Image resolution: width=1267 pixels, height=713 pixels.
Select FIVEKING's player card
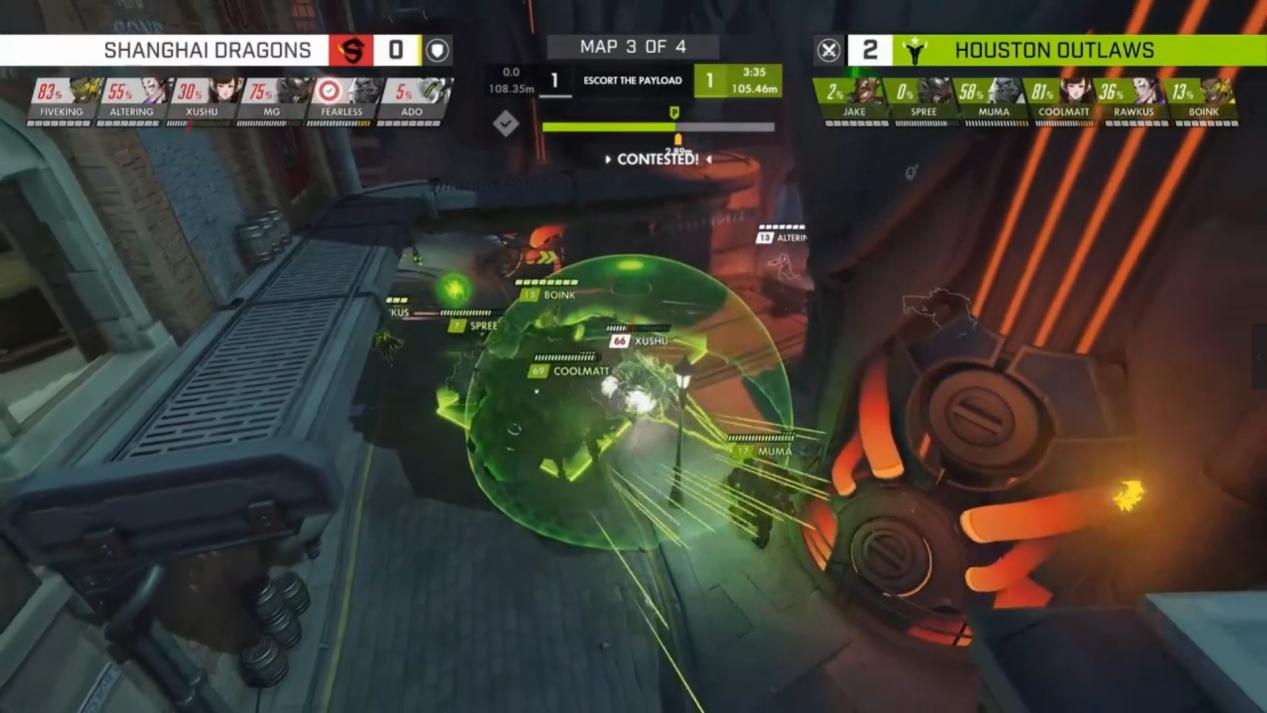pyautogui.click(x=62, y=101)
